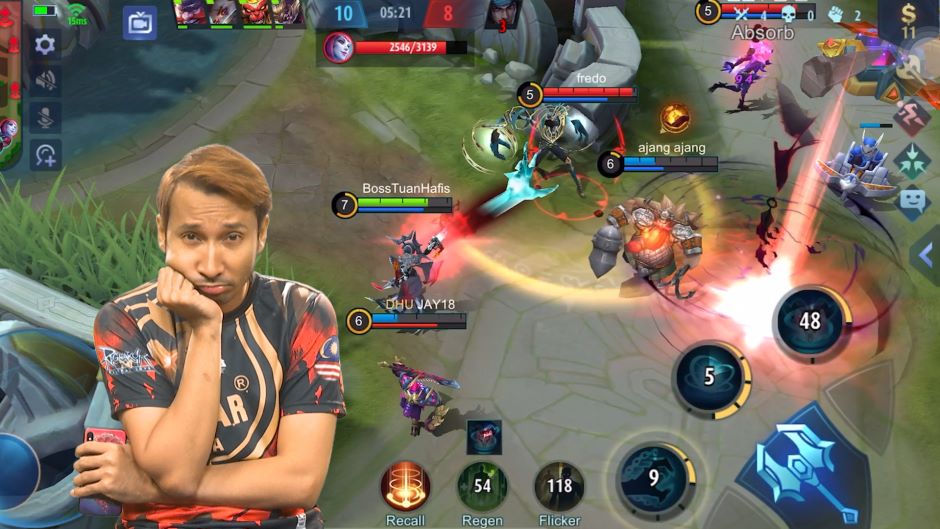Use the Regen ability
Screen dimensions: 940x529
tap(482, 486)
